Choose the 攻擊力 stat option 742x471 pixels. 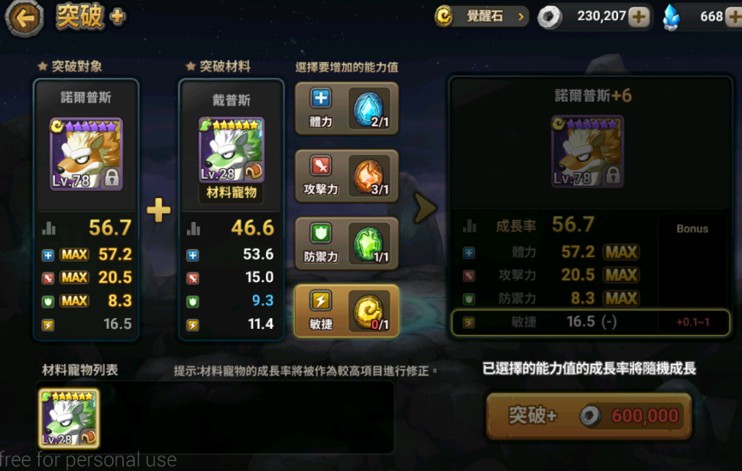(346, 176)
